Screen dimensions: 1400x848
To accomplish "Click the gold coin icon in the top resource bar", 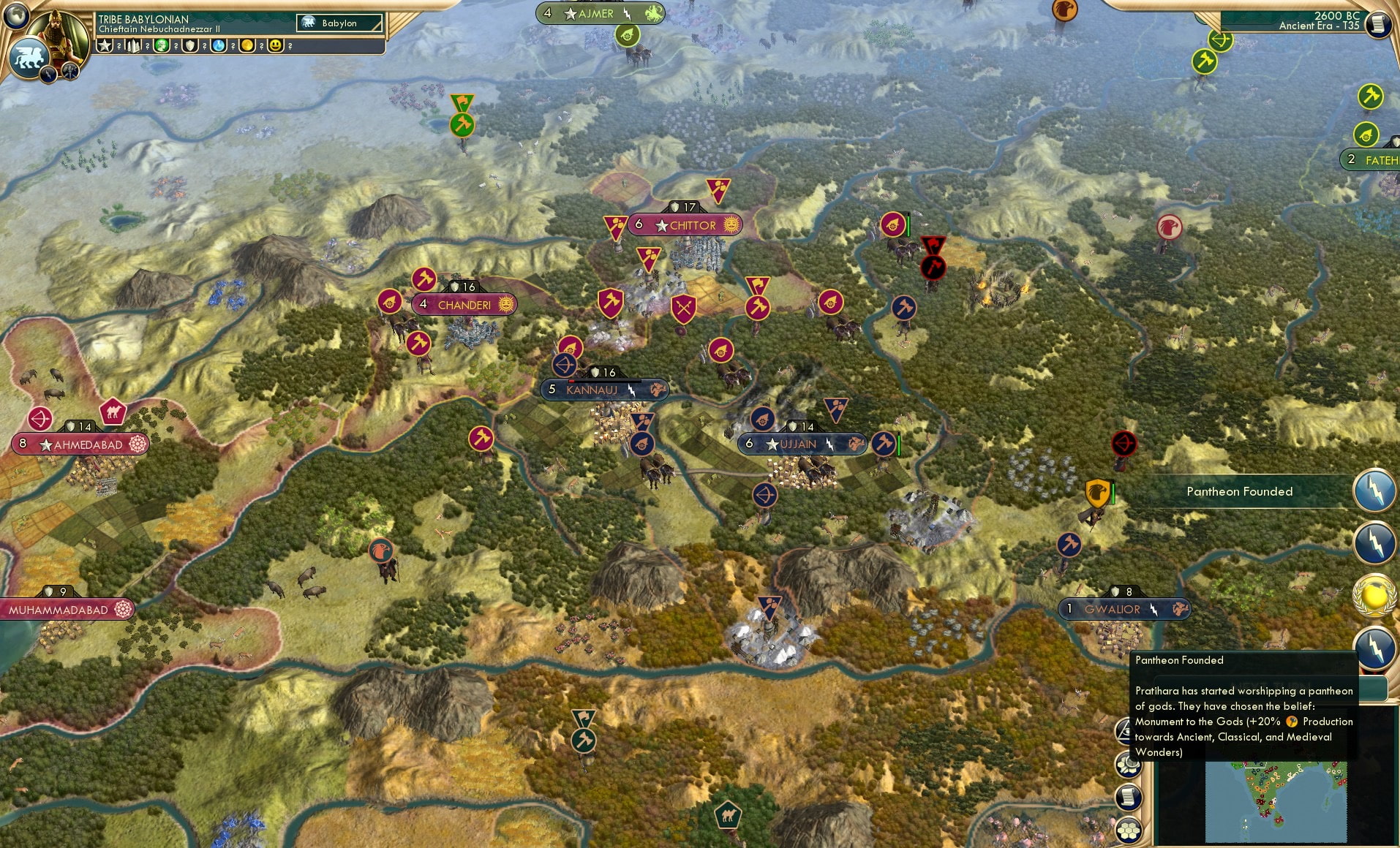I will (247, 47).
